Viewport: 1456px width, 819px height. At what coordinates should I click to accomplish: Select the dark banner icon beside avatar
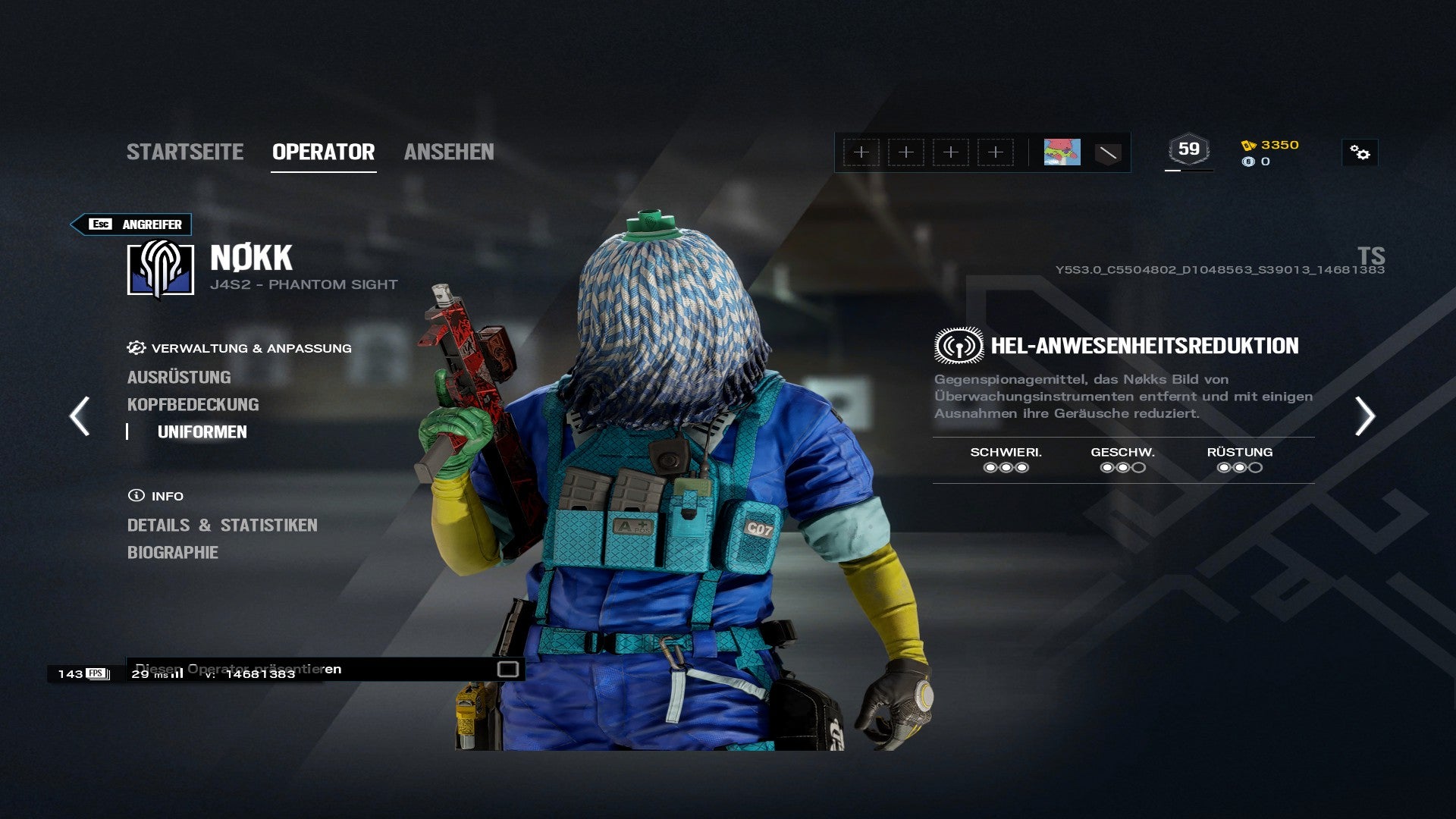[1108, 153]
